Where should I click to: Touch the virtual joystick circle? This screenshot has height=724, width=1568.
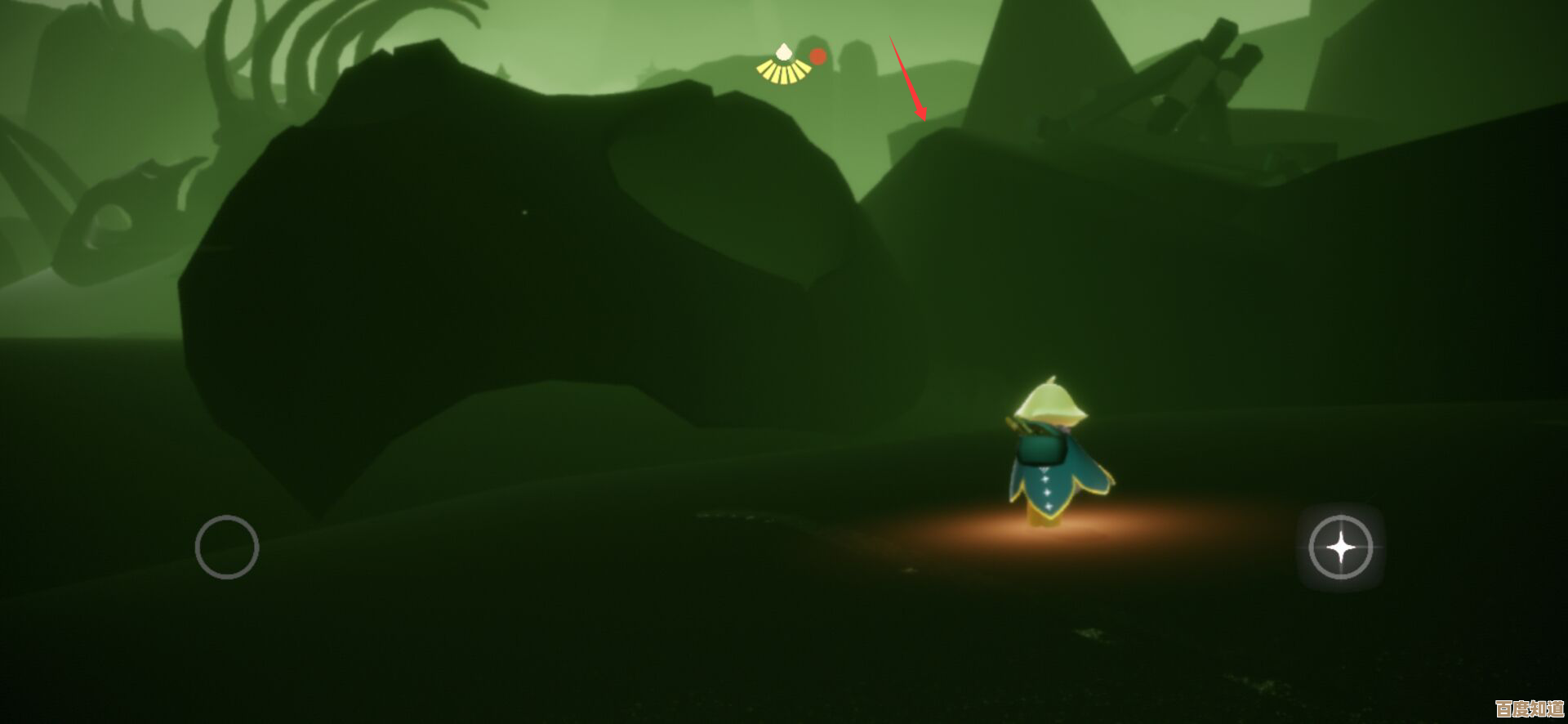point(227,547)
